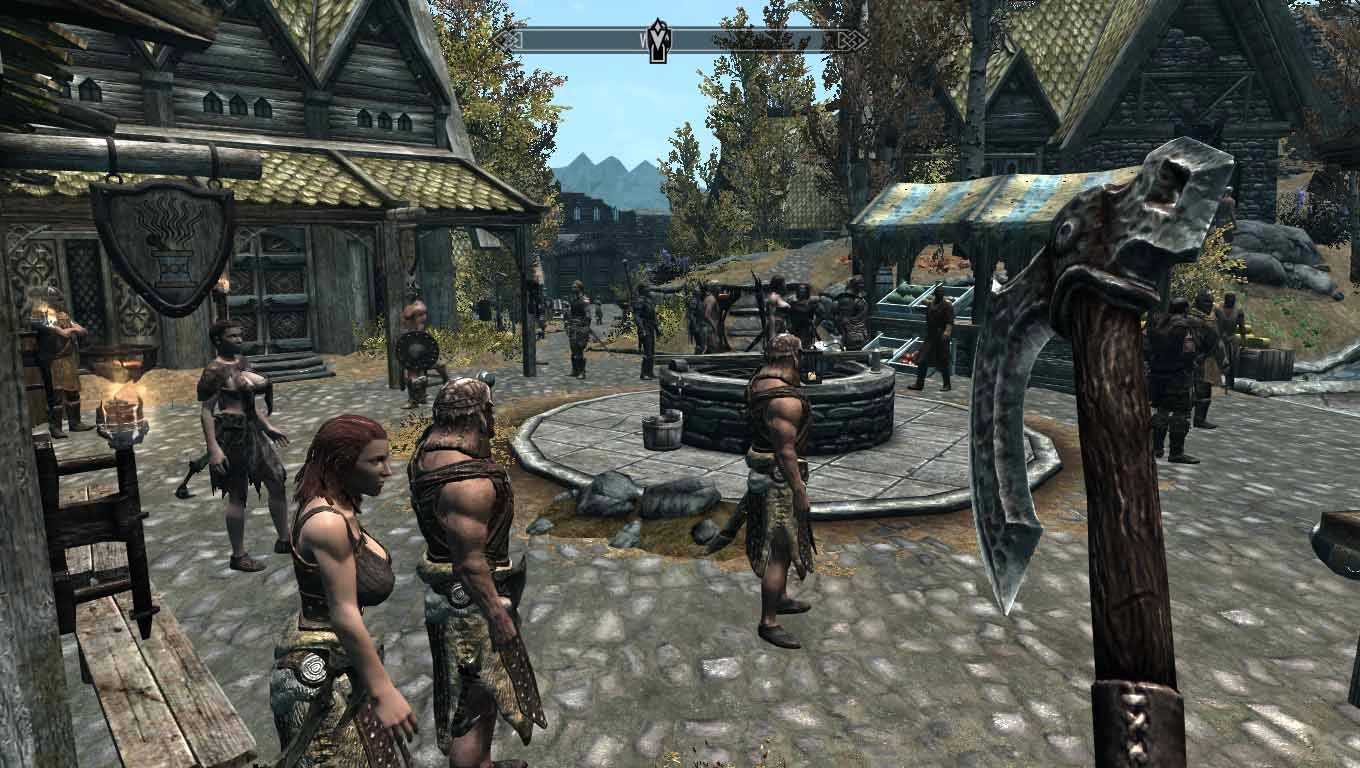The image size is (1360, 768).
Task: Select the quest marker on the compass
Action: point(659,41)
